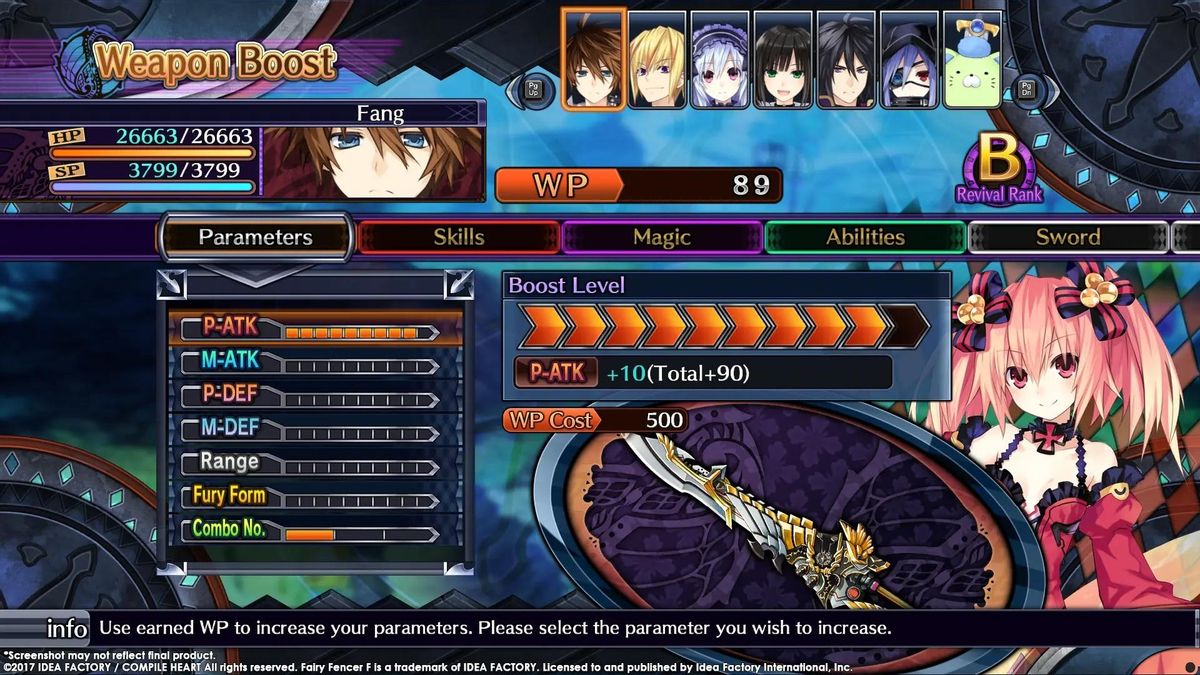1200x675 pixels.
Task: Select the Combo No. parameter row
Action: [316, 530]
